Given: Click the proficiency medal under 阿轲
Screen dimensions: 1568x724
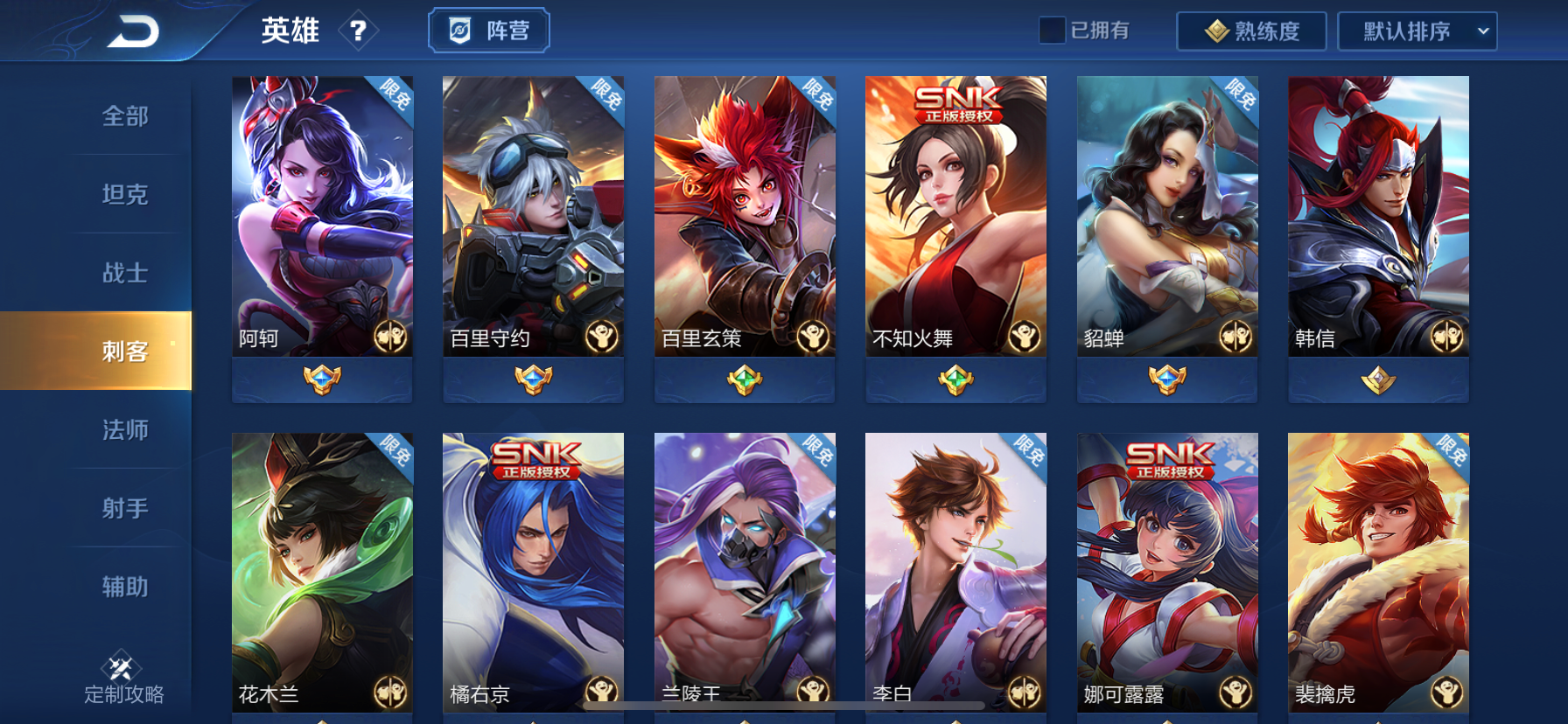Looking at the screenshot, I should tap(321, 380).
